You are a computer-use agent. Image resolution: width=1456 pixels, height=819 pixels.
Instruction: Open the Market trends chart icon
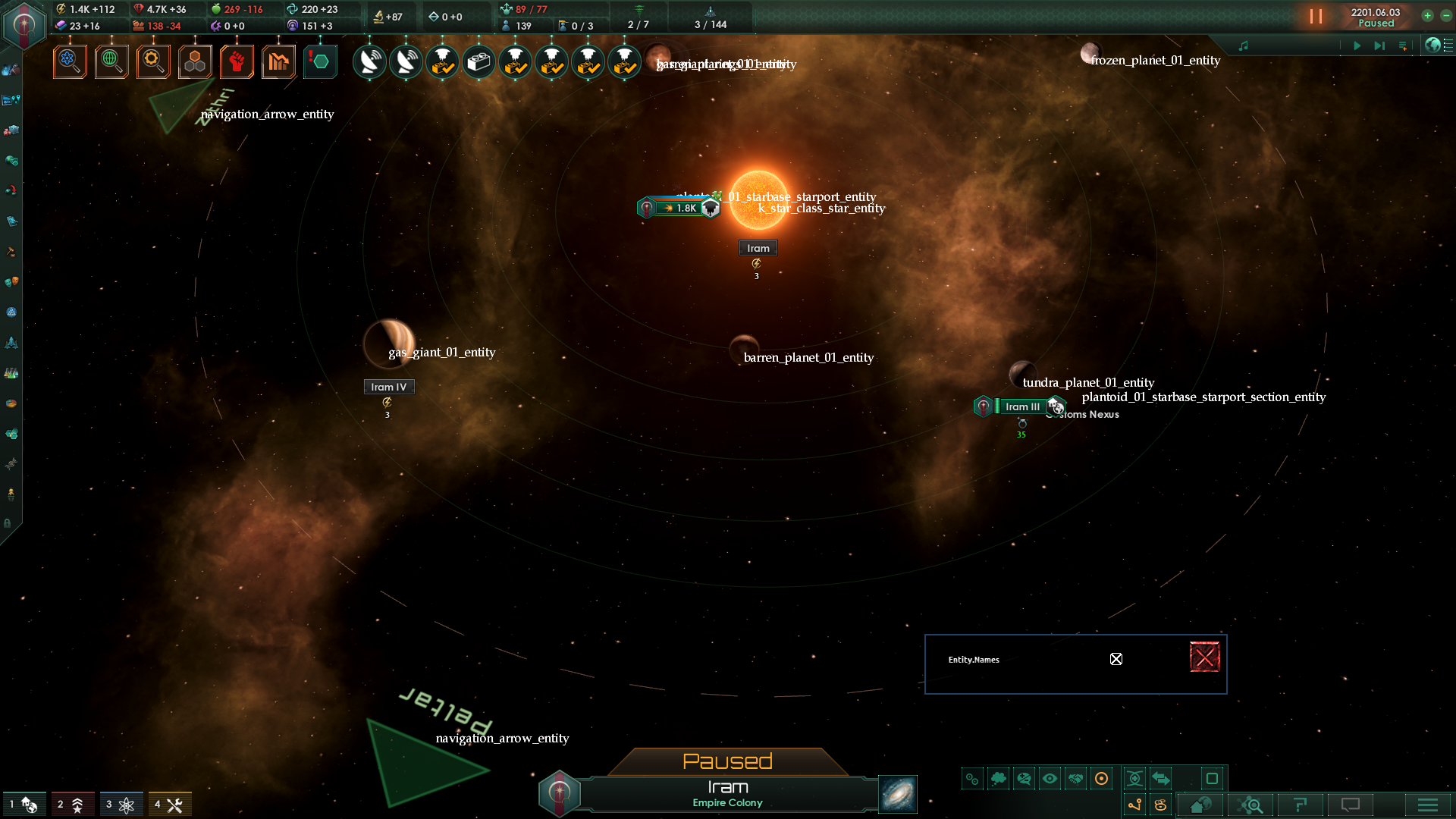278,61
